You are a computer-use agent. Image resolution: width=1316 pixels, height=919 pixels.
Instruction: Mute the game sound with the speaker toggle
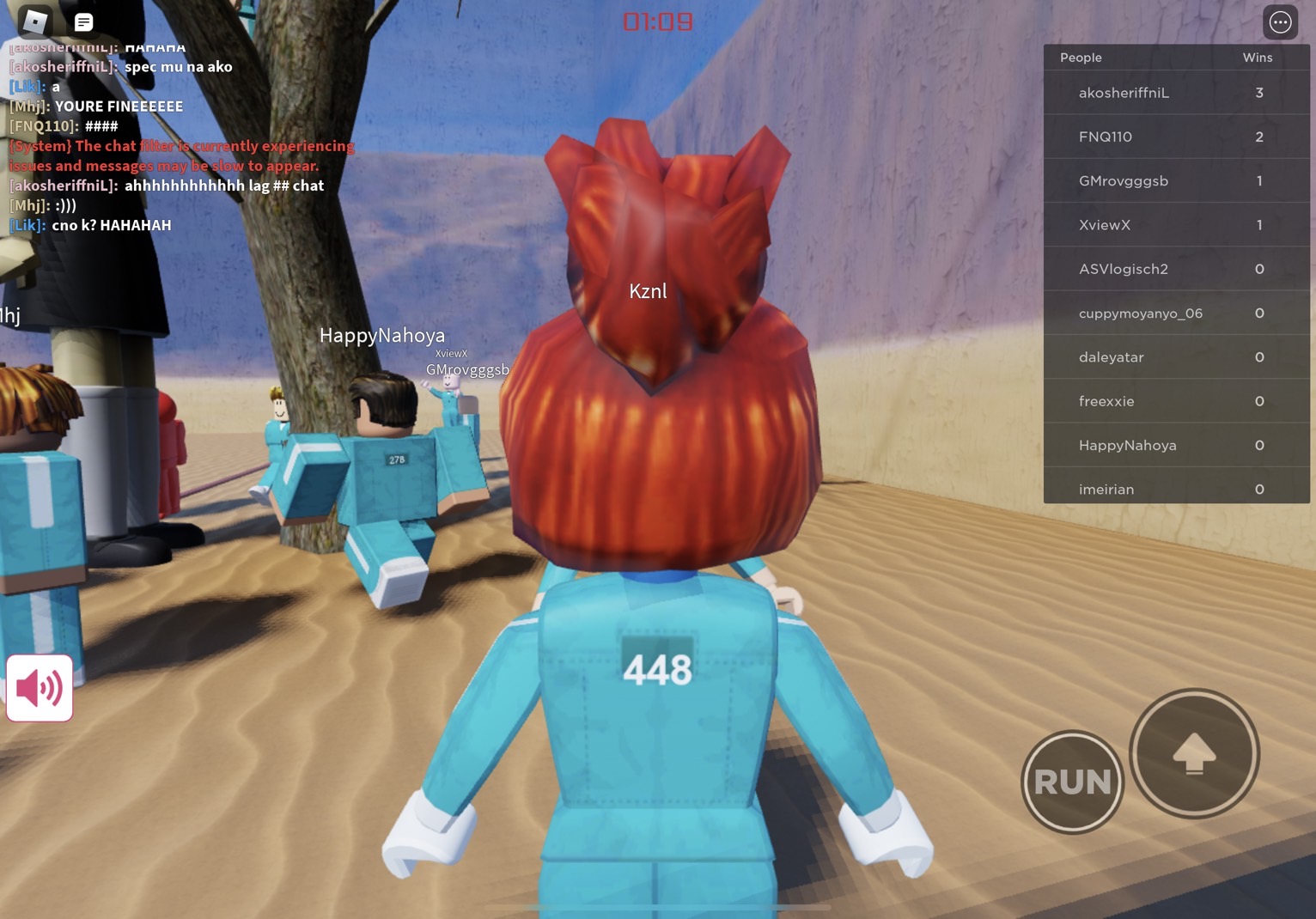click(x=39, y=687)
